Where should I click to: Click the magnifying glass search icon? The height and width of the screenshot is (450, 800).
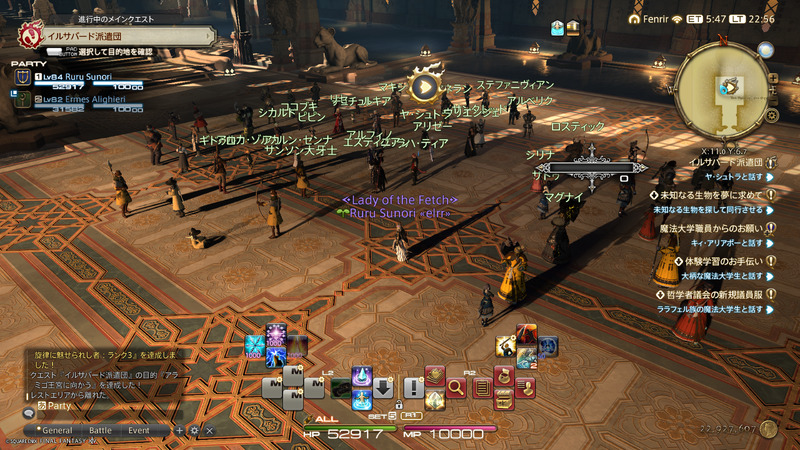coord(458,387)
